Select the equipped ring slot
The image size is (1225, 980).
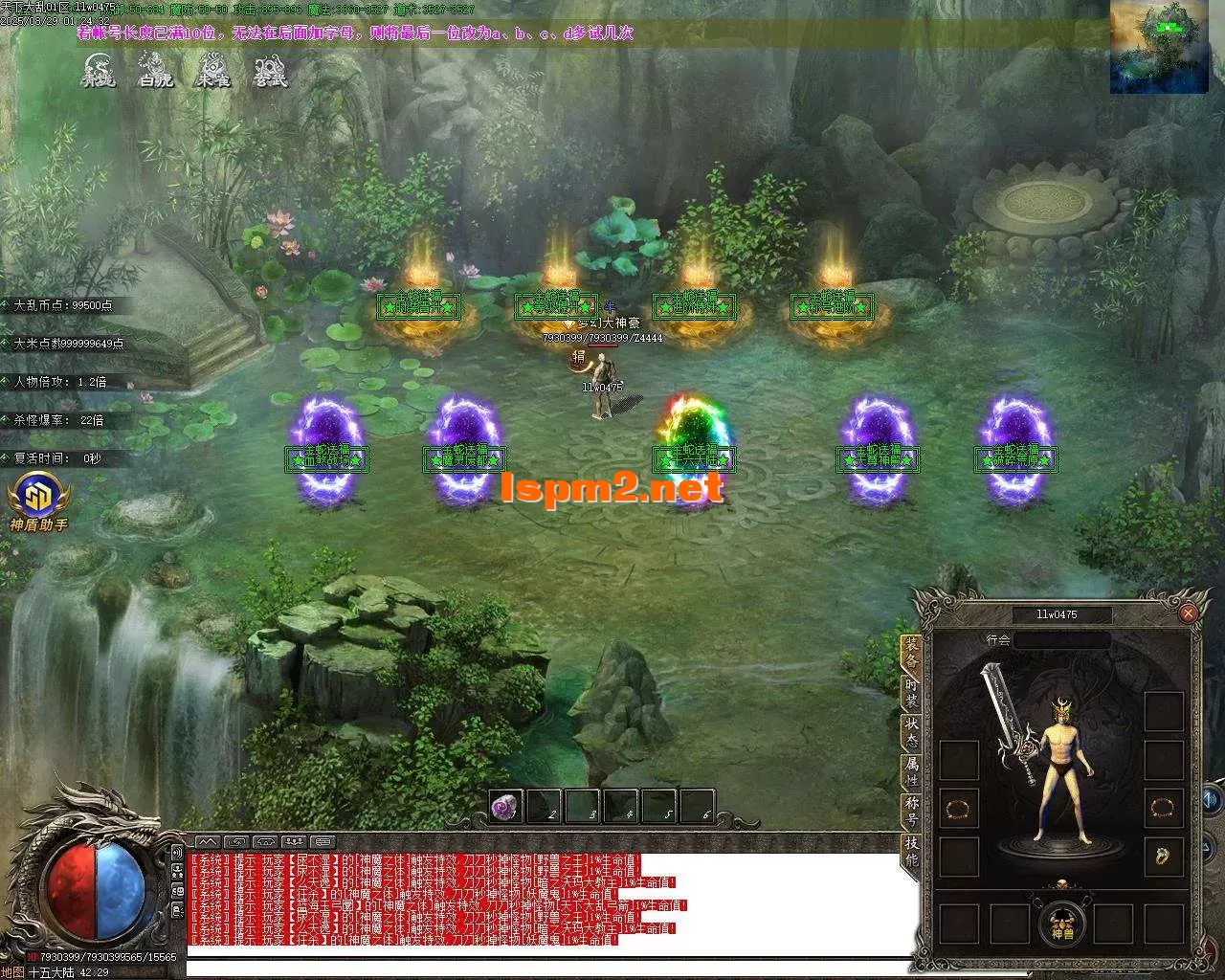pos(1164,856)
